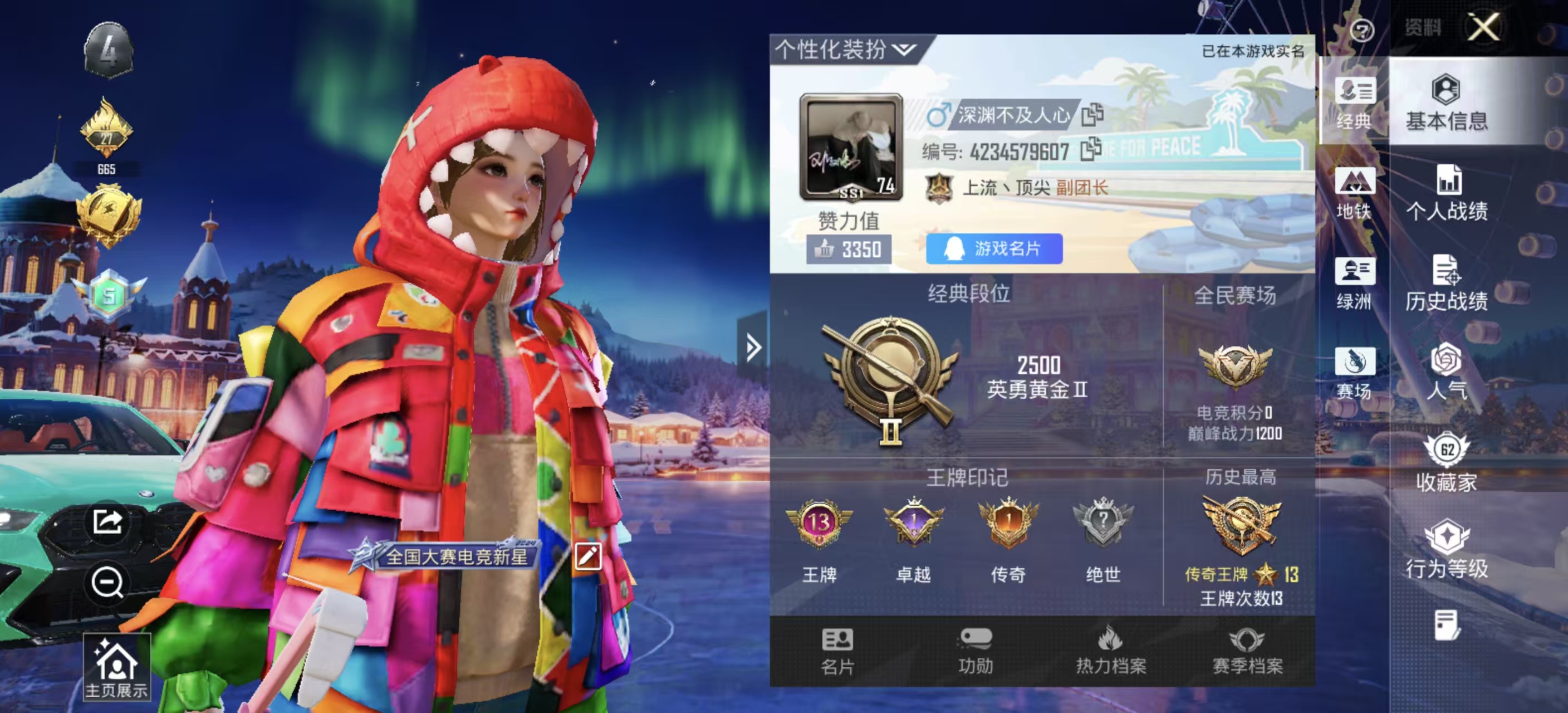Select the 赛场 mode tab
The width and height of the screenshot is (1568, 713).
(1354, 373)
